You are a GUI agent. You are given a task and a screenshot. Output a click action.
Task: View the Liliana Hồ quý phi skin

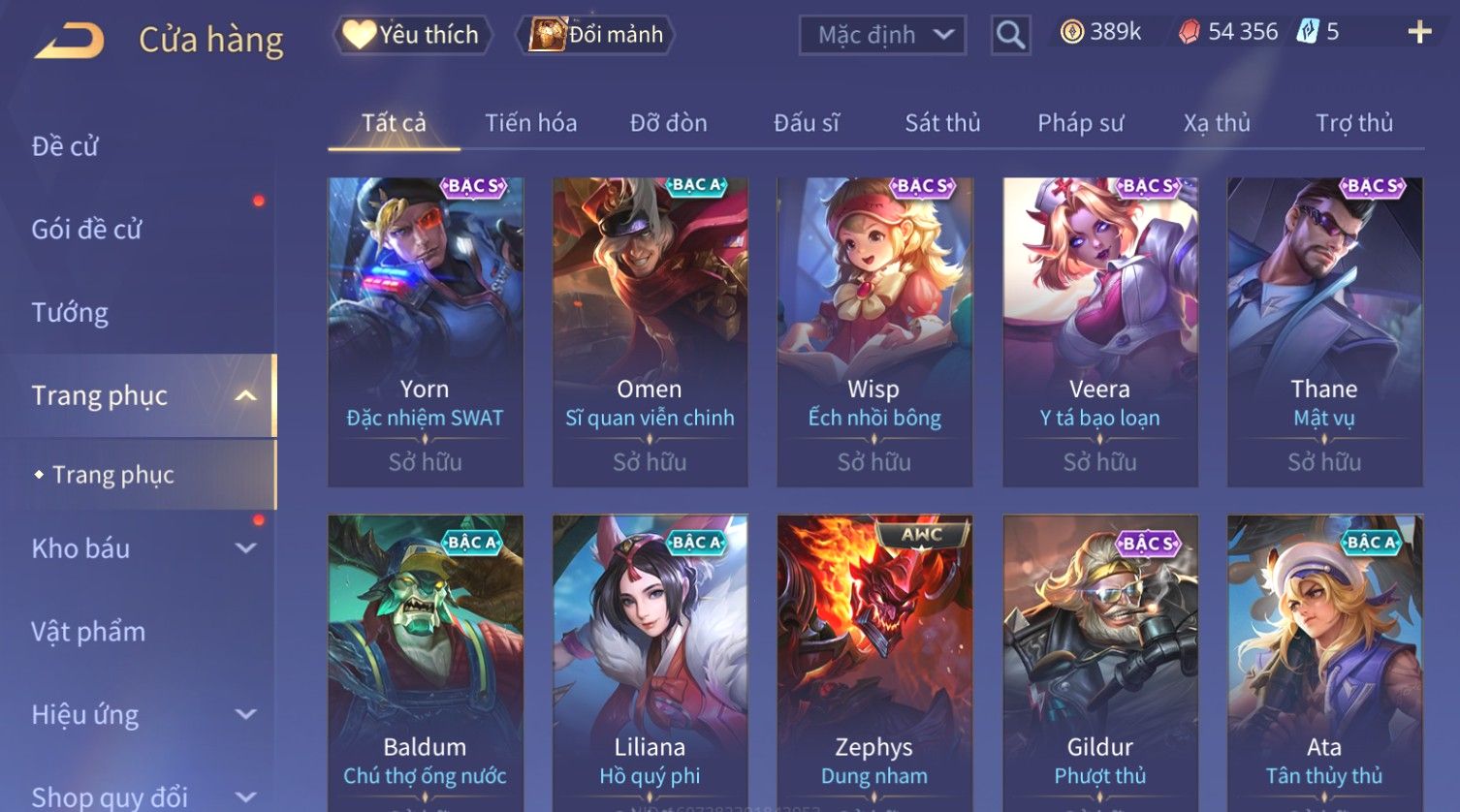[650, 659]
